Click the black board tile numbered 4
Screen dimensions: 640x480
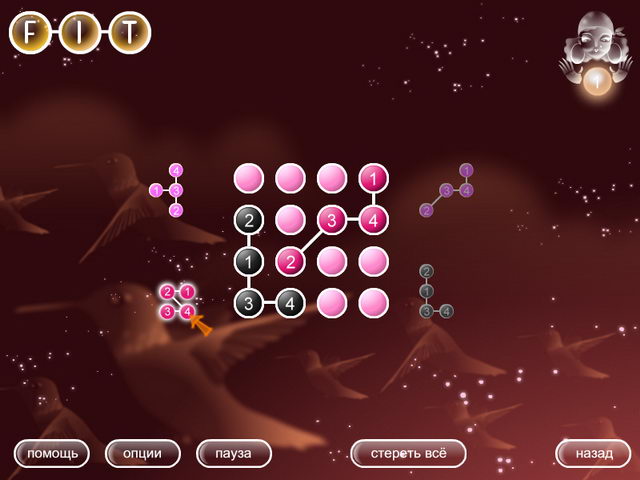pyautogui.click(x=290, y=302)
